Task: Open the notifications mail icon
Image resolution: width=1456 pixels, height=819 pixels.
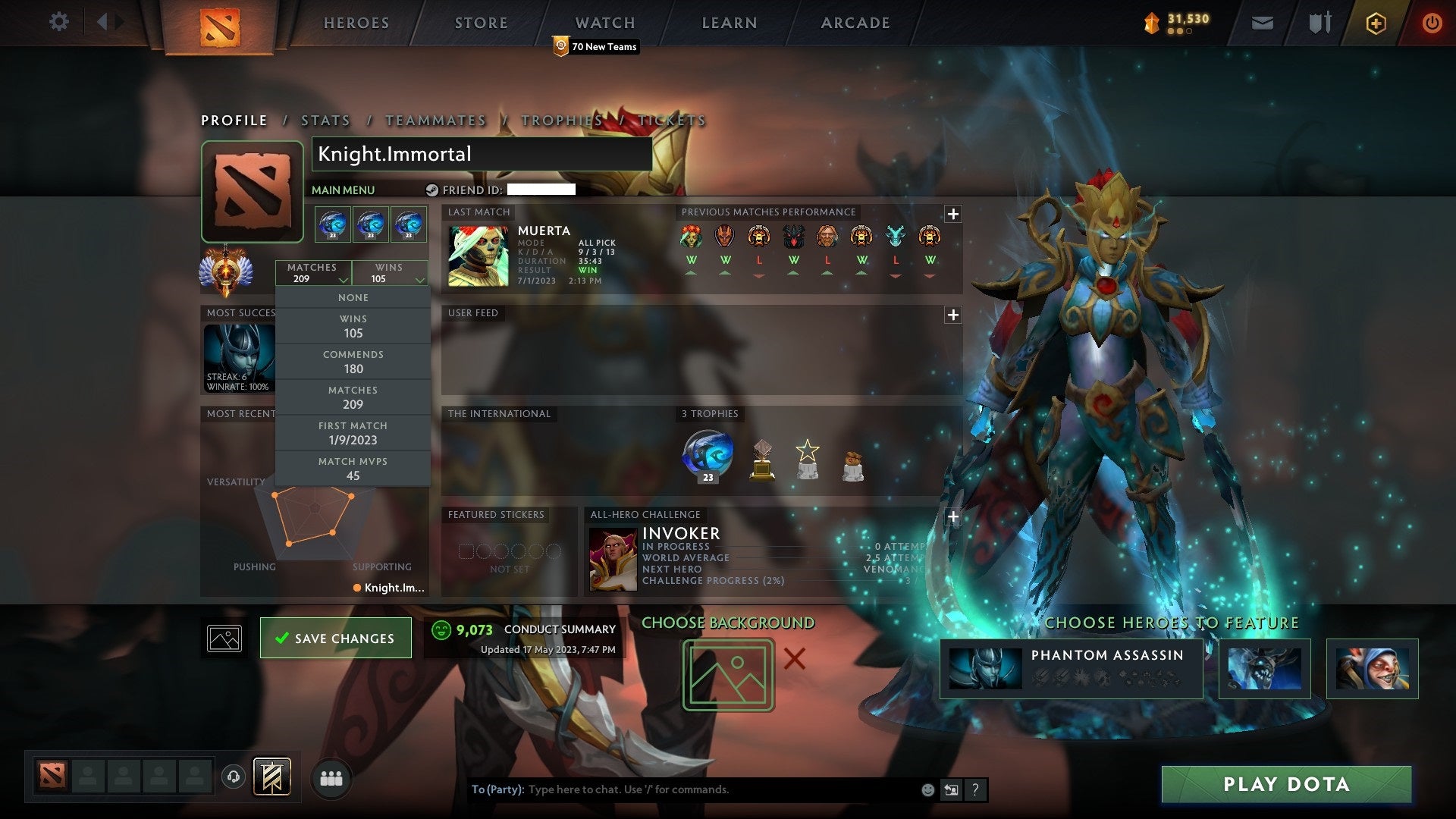Action: point(1263,24)
